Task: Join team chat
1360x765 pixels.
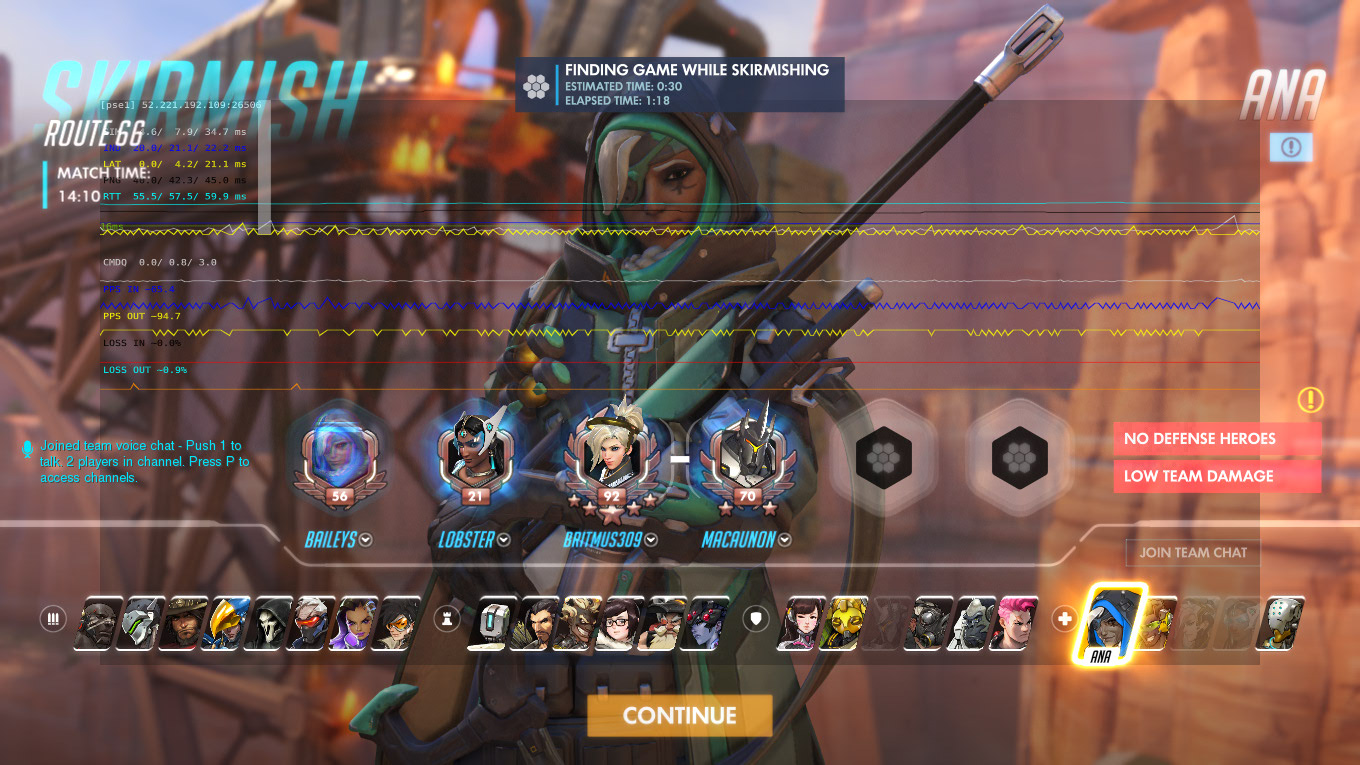Action: pos(1192,552)
